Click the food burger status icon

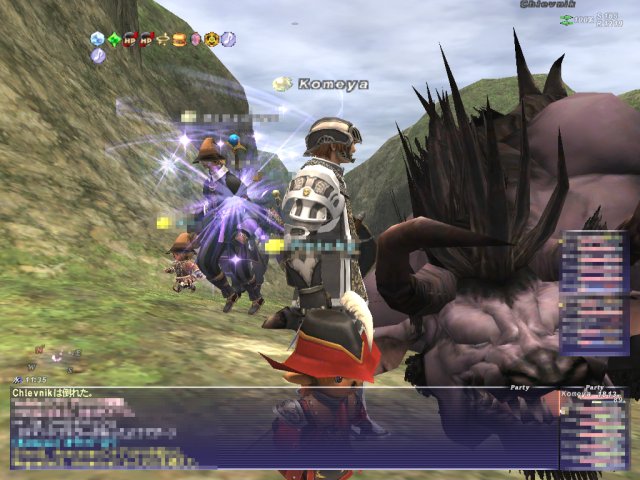[x=179, y=40]
